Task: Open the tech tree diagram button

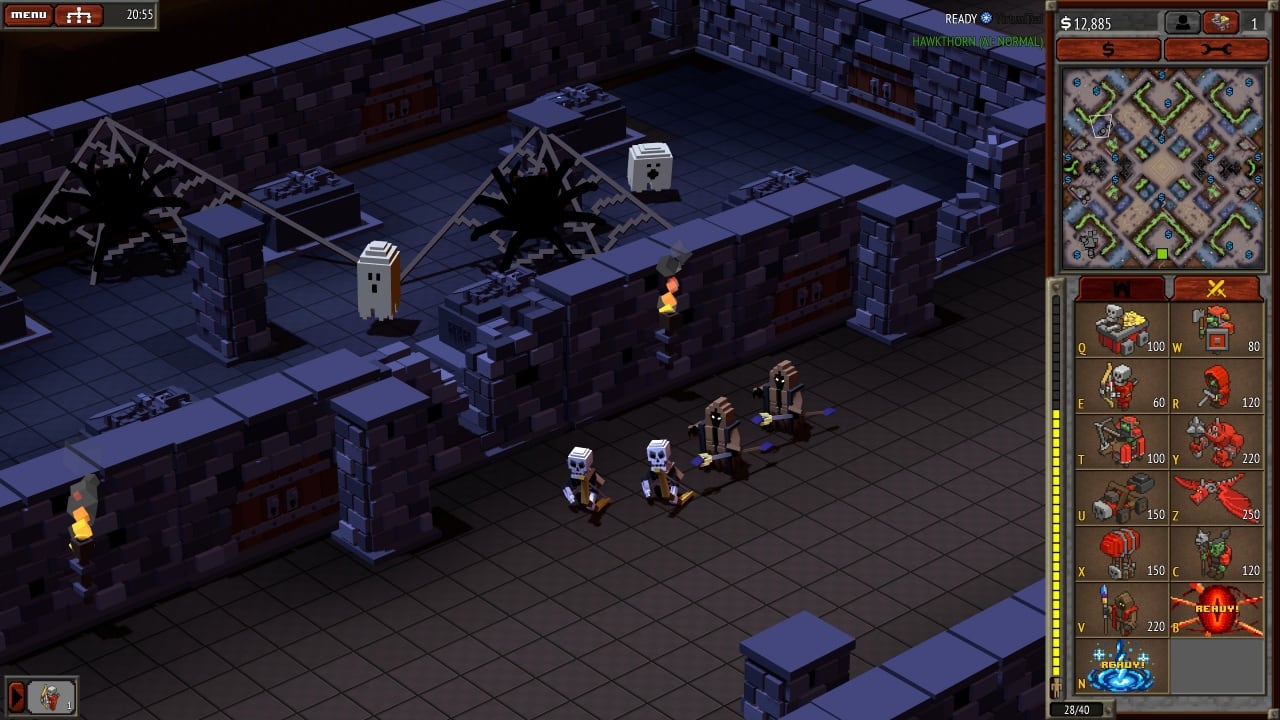Action: 79,15
